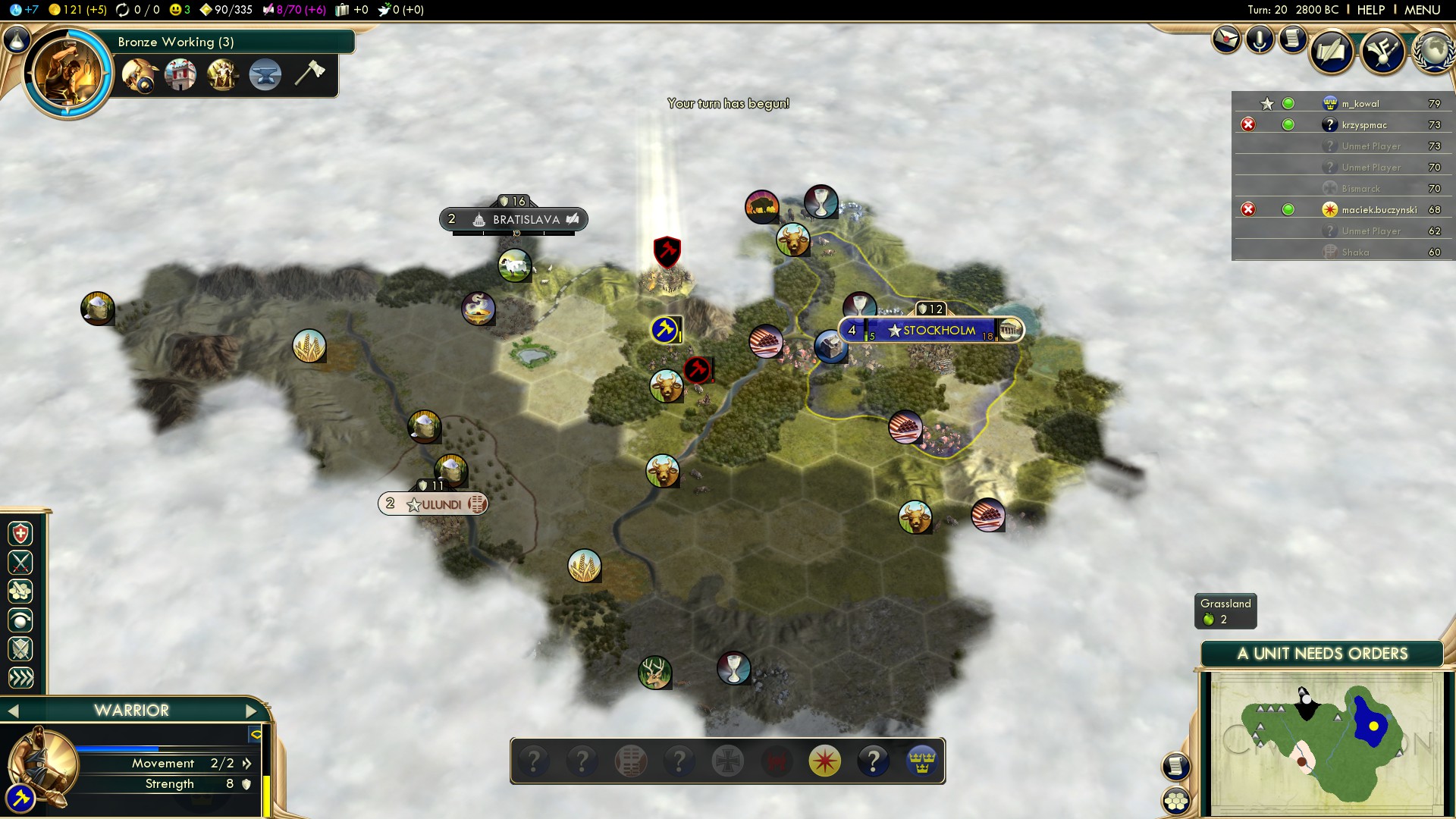The image size is (1456, 819).
Task: Choose the Skip Turn chevrons action
Action: (20, 678)
